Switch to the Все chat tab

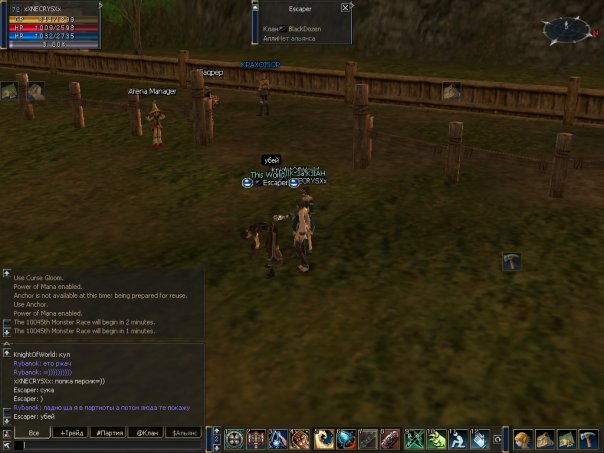coord(33,432)
